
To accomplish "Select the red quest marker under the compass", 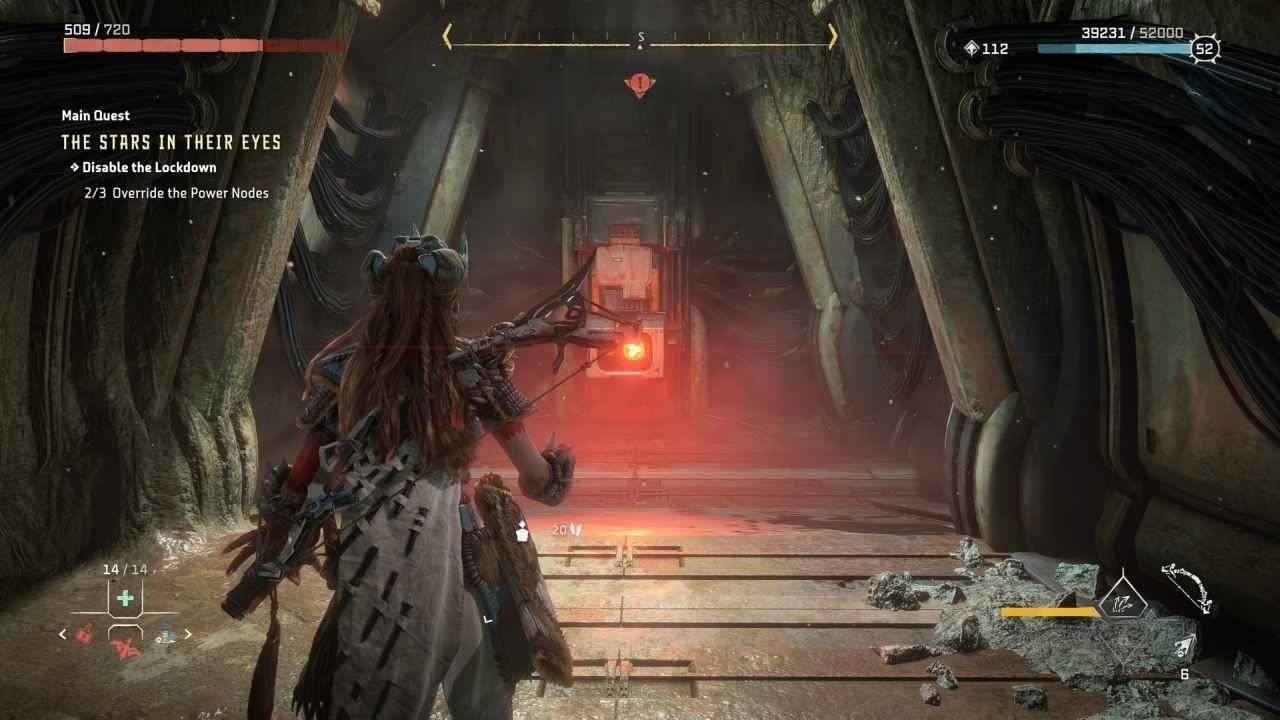I will tap(639, 85).
